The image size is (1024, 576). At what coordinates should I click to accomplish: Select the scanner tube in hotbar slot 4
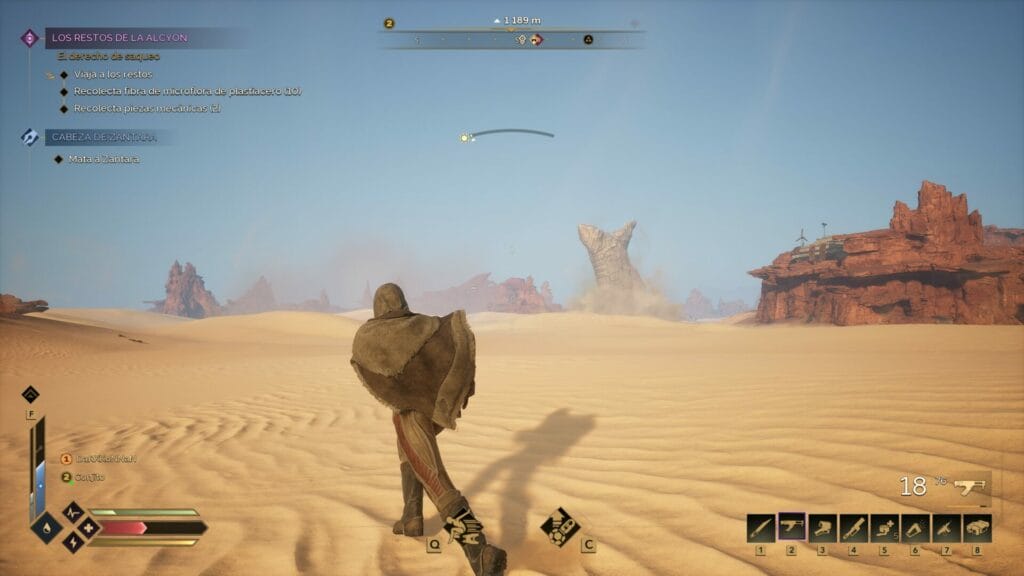tap(854, 528)
